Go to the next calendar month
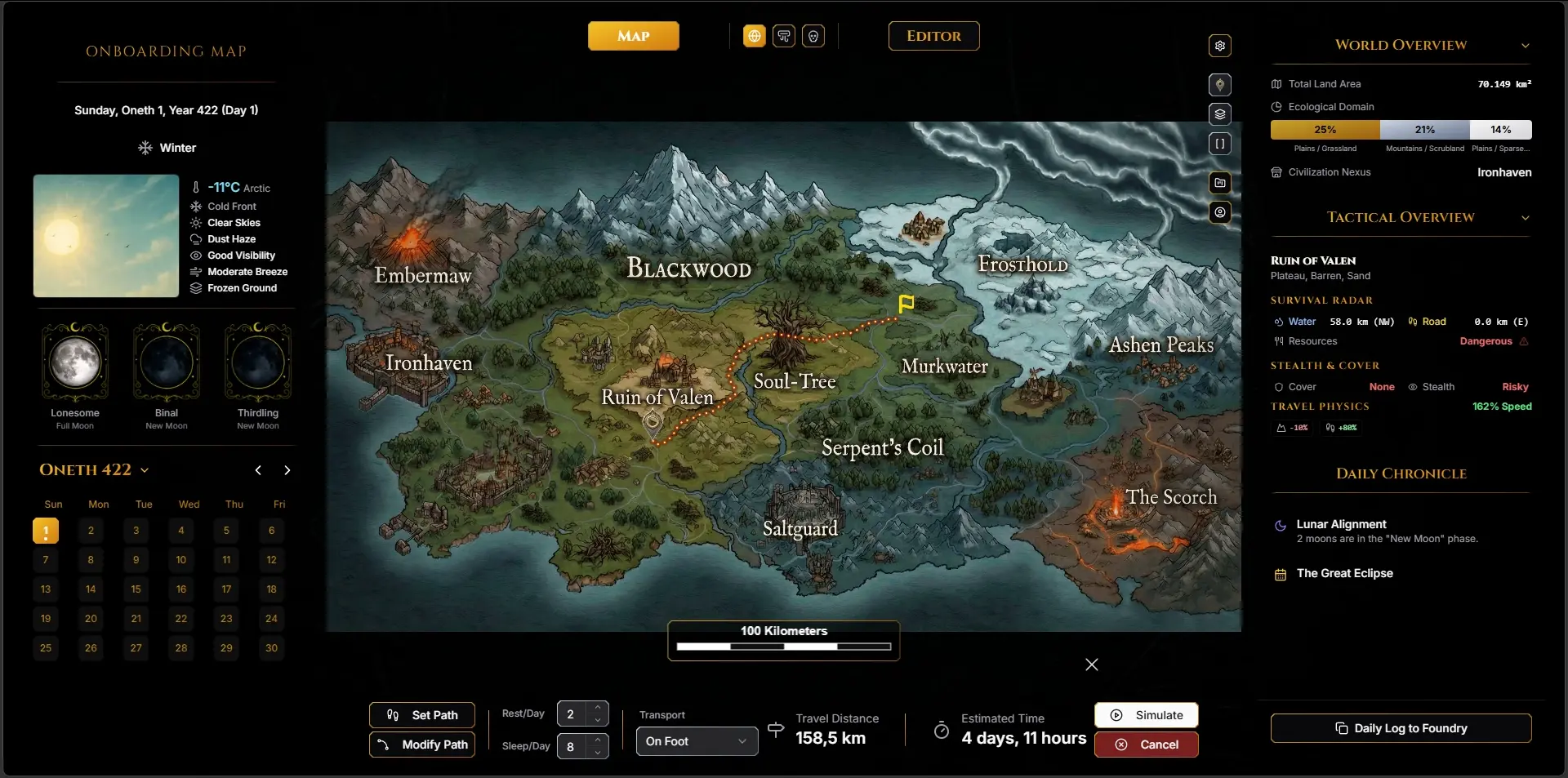The height and width of the screenshot is (778, 1568). [x=287, y=470]
